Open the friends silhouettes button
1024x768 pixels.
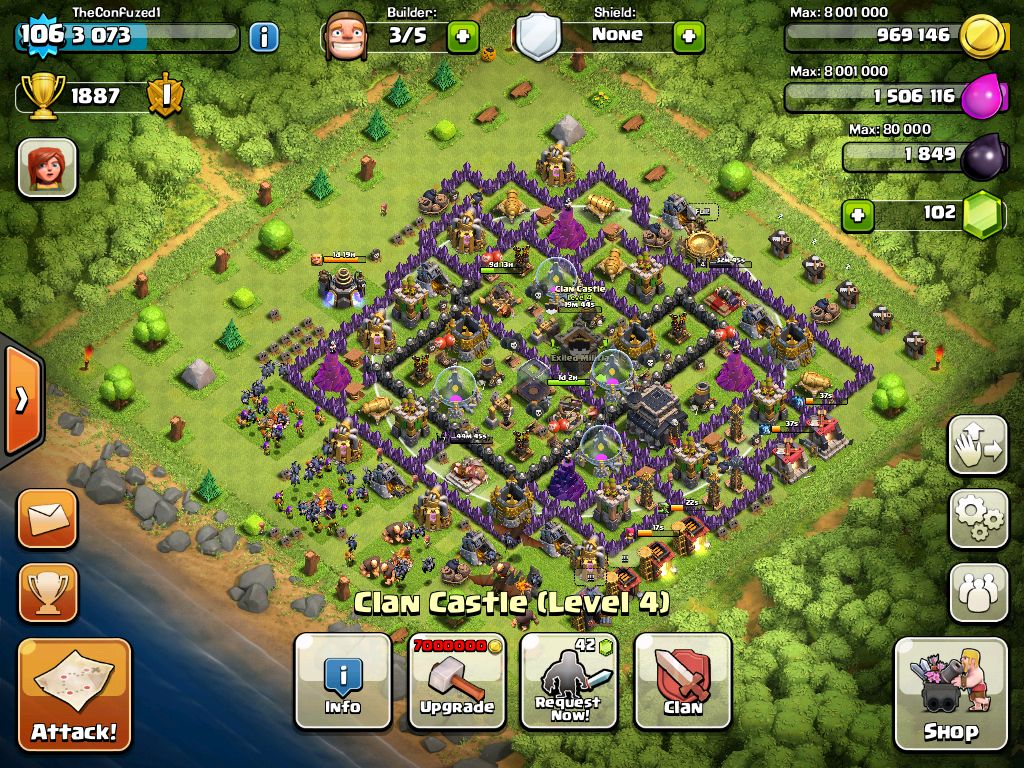(x=978, y=592)
